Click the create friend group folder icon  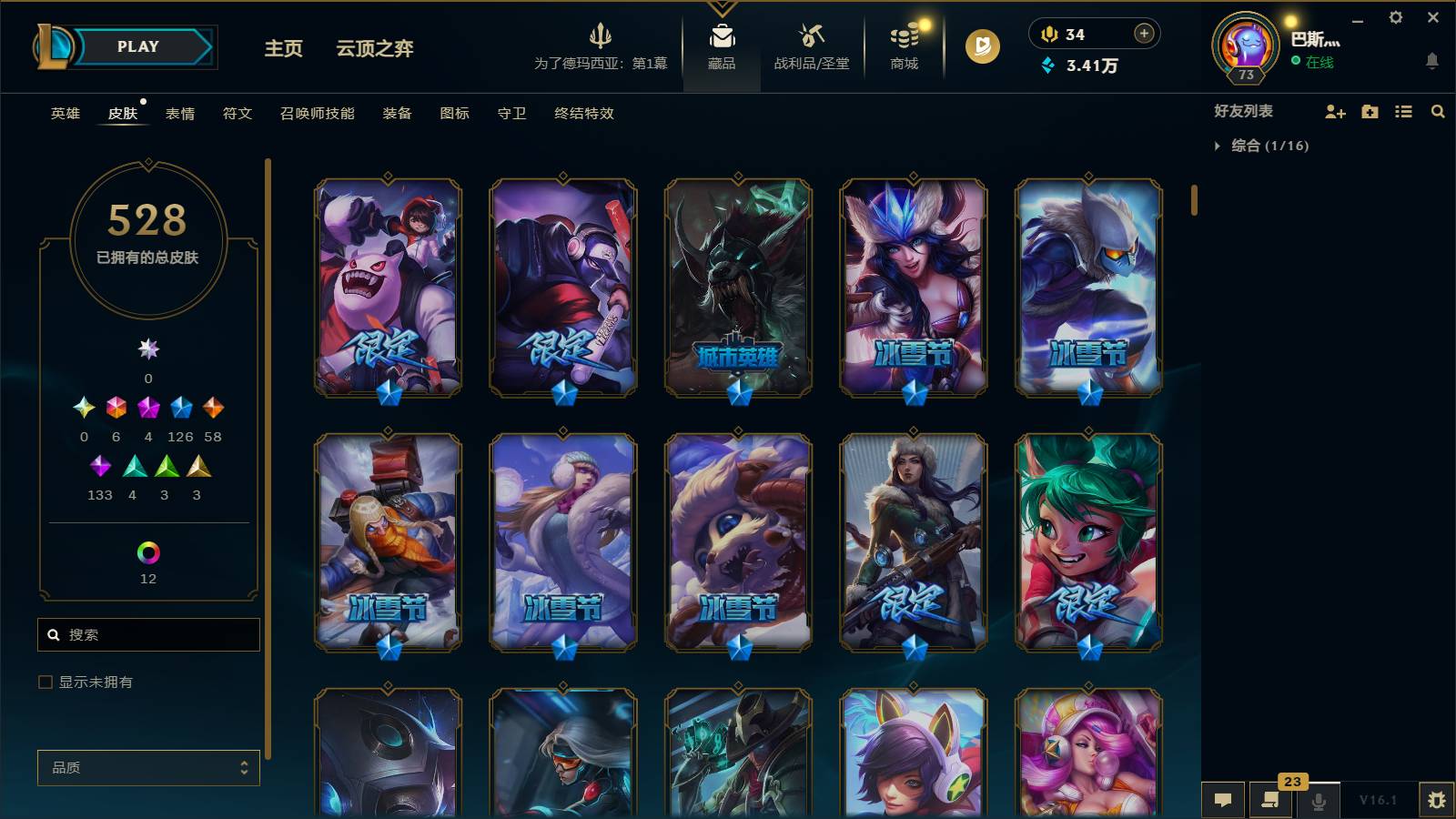tap(1369, 112)
